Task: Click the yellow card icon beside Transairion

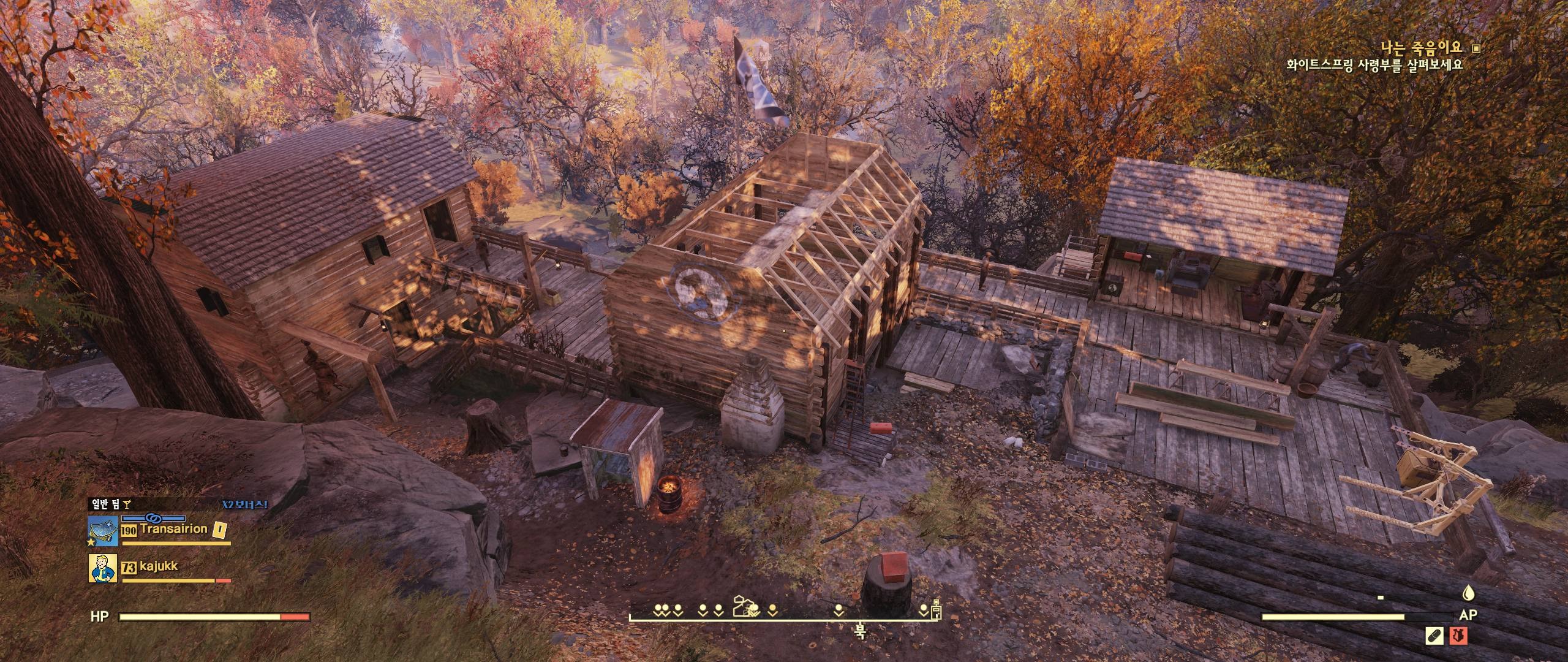Action: pos(219,529)
